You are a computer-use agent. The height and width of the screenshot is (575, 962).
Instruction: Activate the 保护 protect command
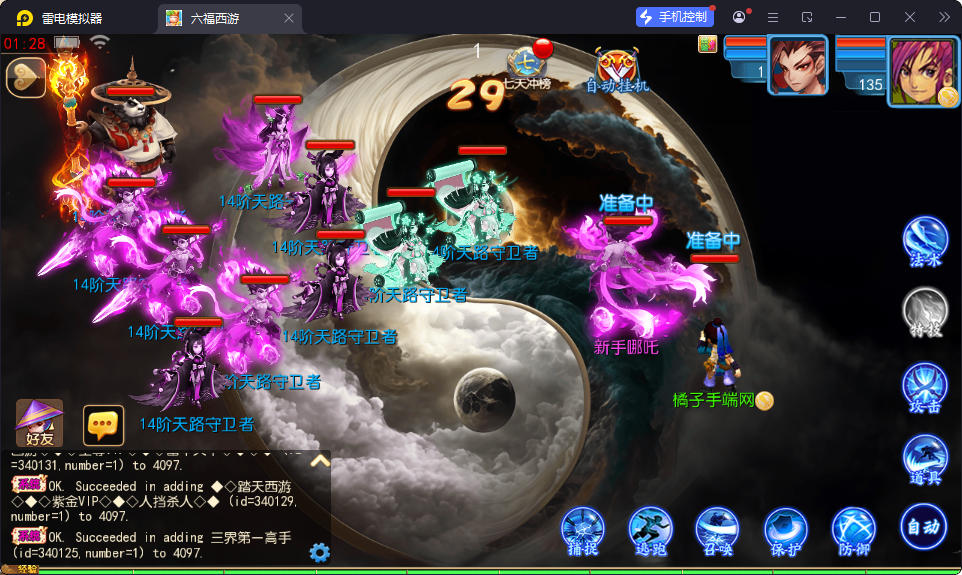tap(785, 530)
